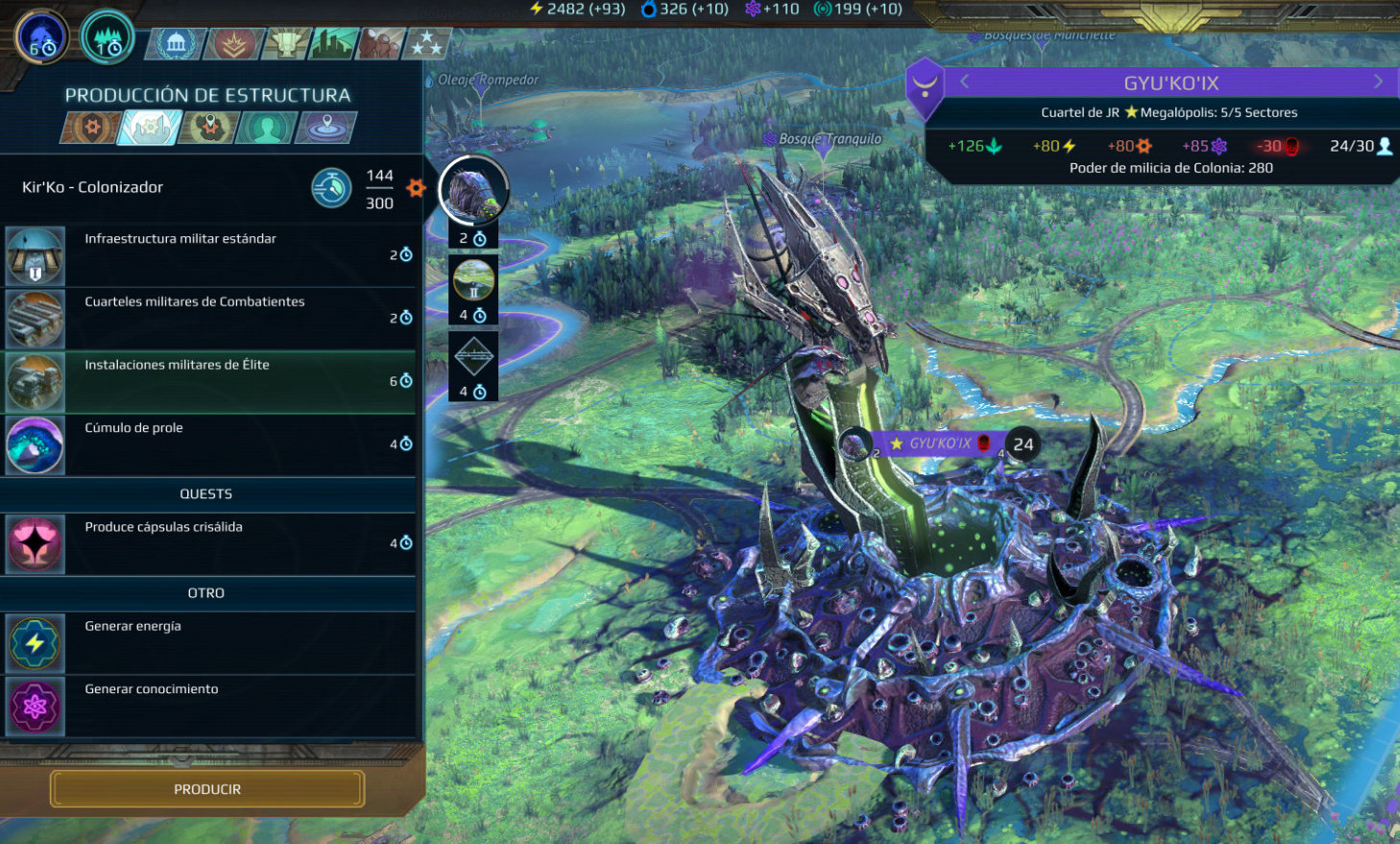Select the Kir'Ko colonizer queue item
The image size is (1400, 844).
pos(473,190)
